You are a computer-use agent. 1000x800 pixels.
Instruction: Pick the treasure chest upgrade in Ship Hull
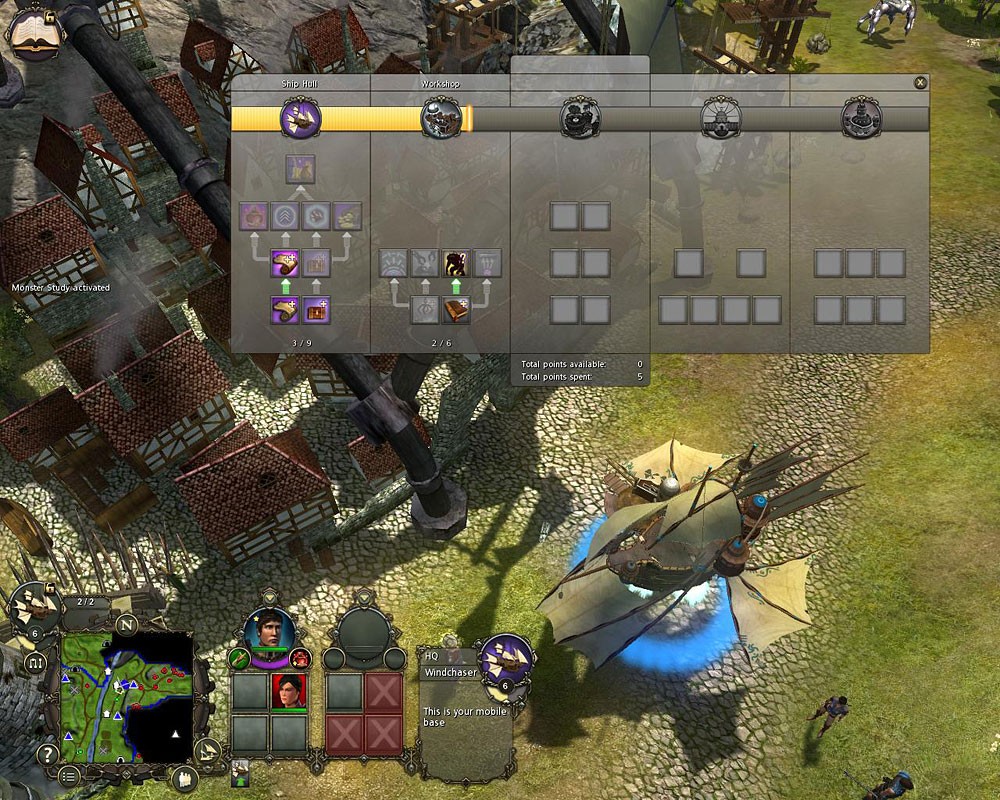tap(318, 310)
